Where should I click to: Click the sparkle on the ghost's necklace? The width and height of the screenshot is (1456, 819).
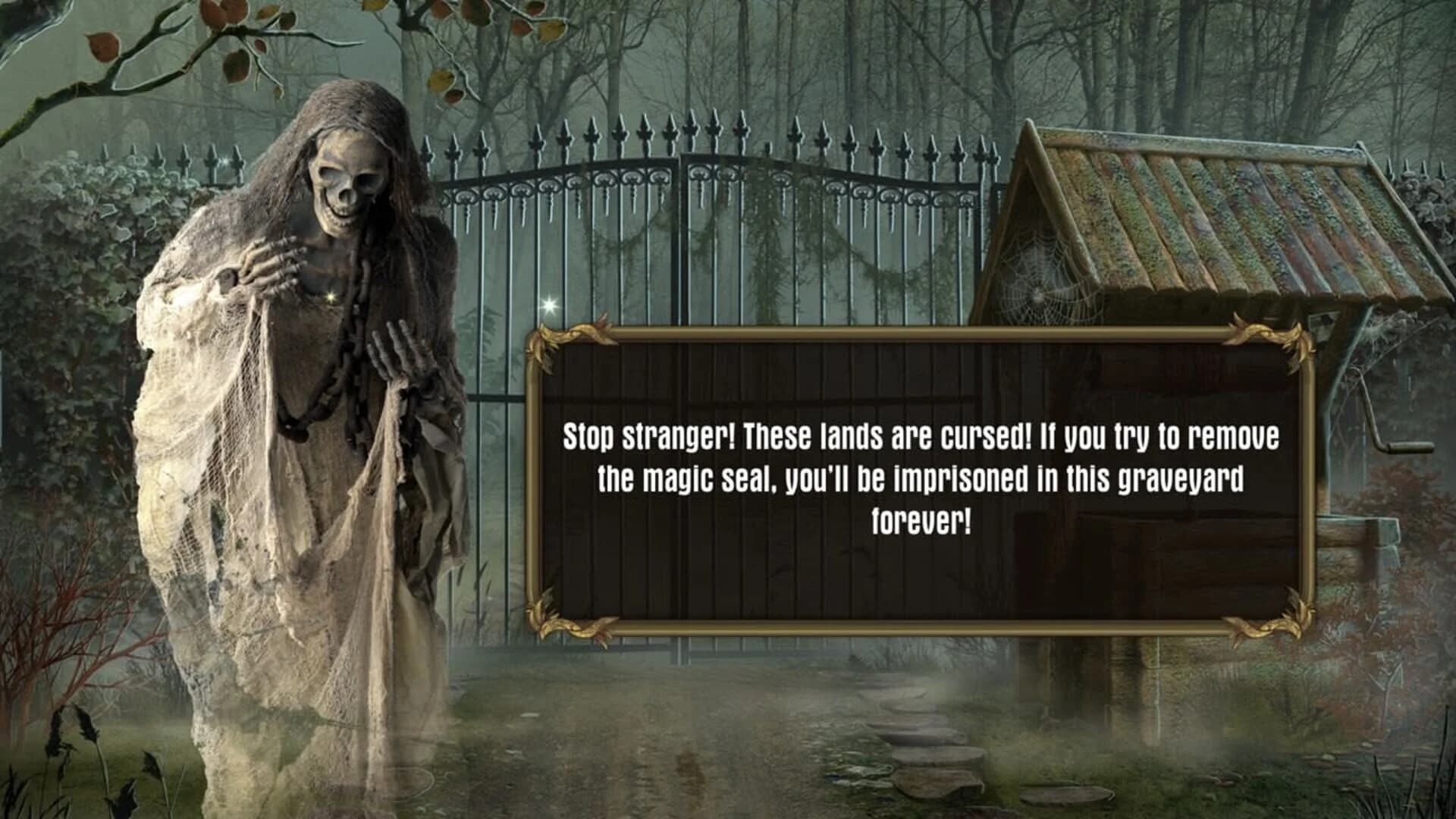coord(330,296)
